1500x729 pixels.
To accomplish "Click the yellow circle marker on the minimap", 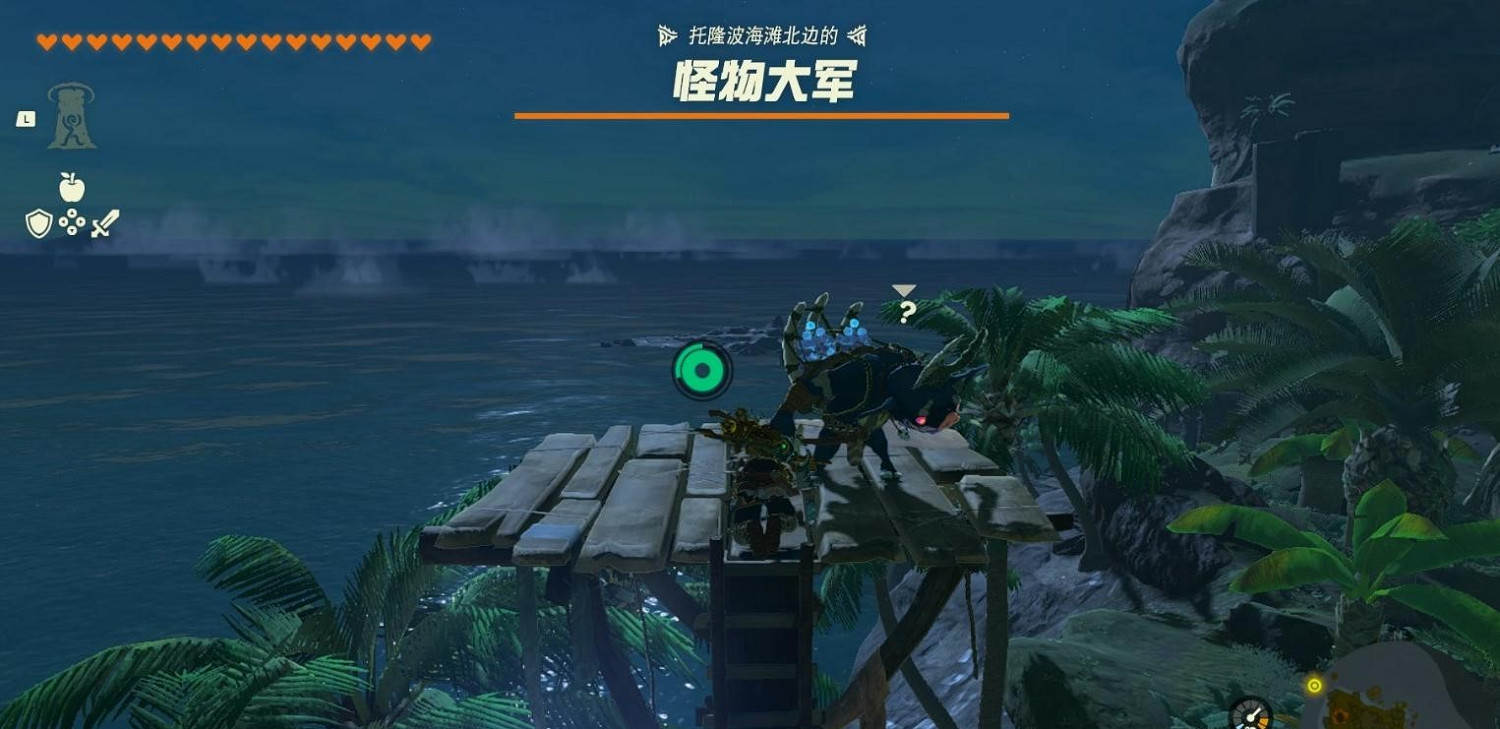I will [x=1315, y=686].
